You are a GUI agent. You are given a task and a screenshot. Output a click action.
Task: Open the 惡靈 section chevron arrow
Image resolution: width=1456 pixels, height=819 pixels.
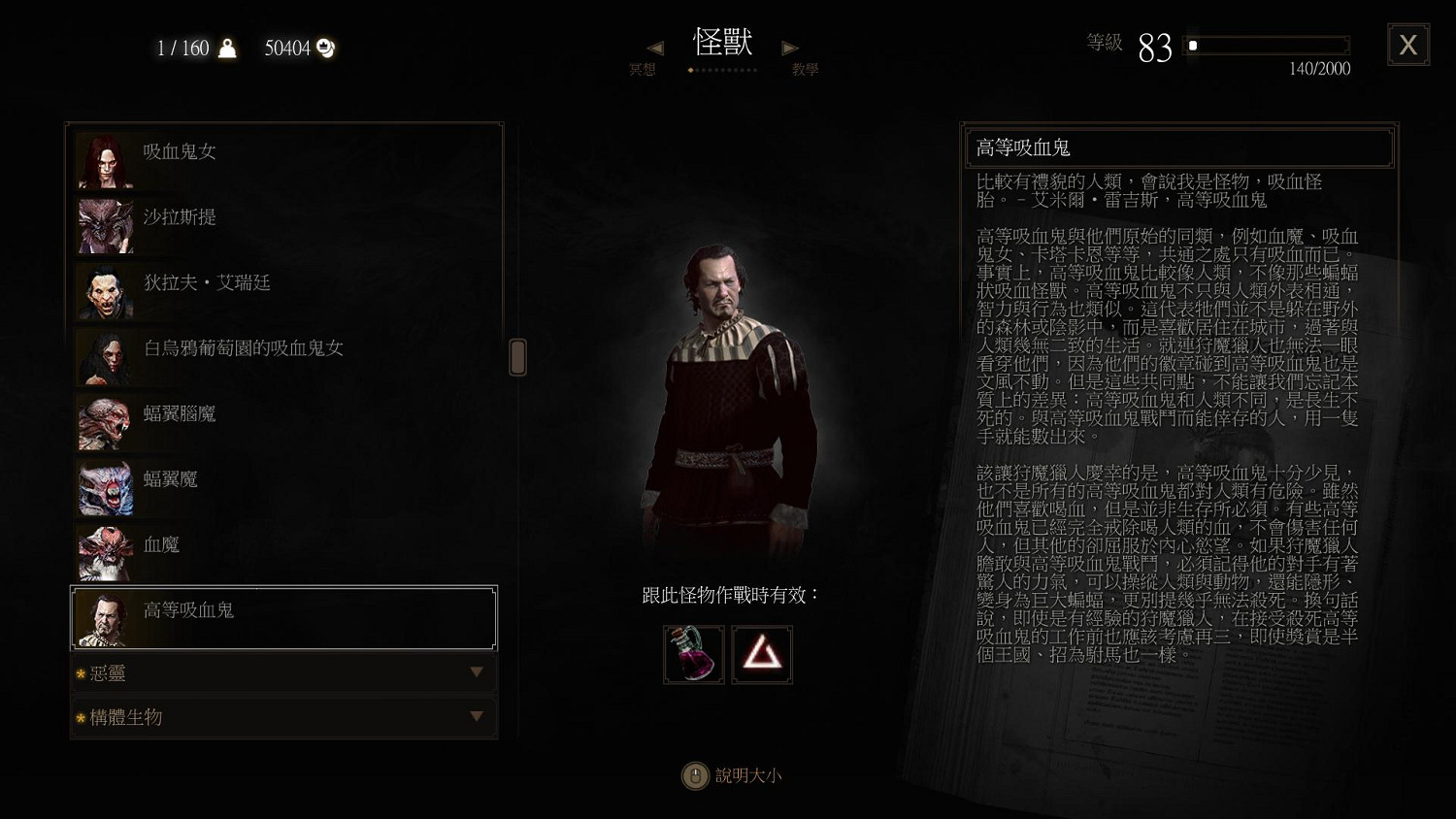pos(476,672)
